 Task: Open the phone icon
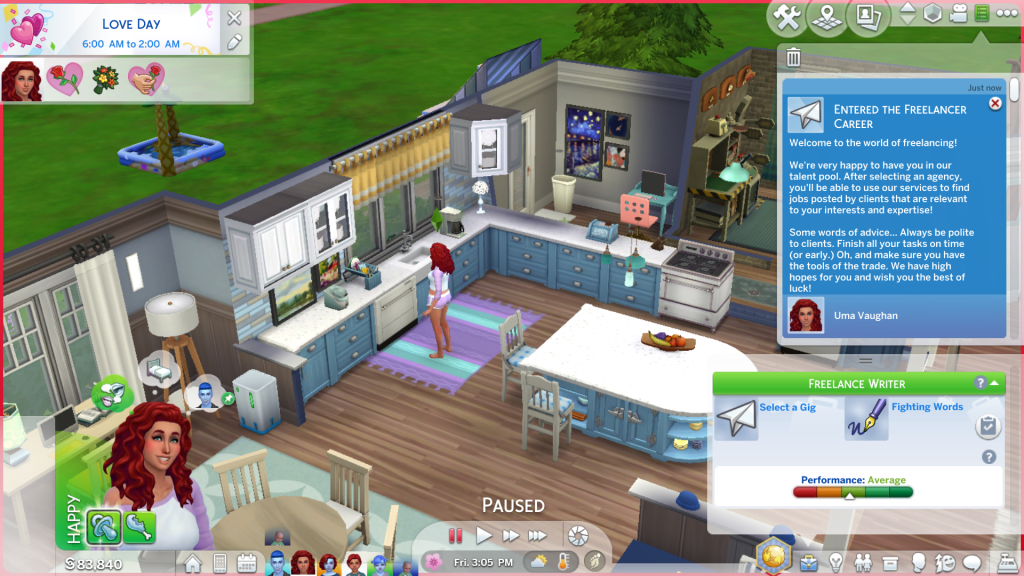(220, 563)
